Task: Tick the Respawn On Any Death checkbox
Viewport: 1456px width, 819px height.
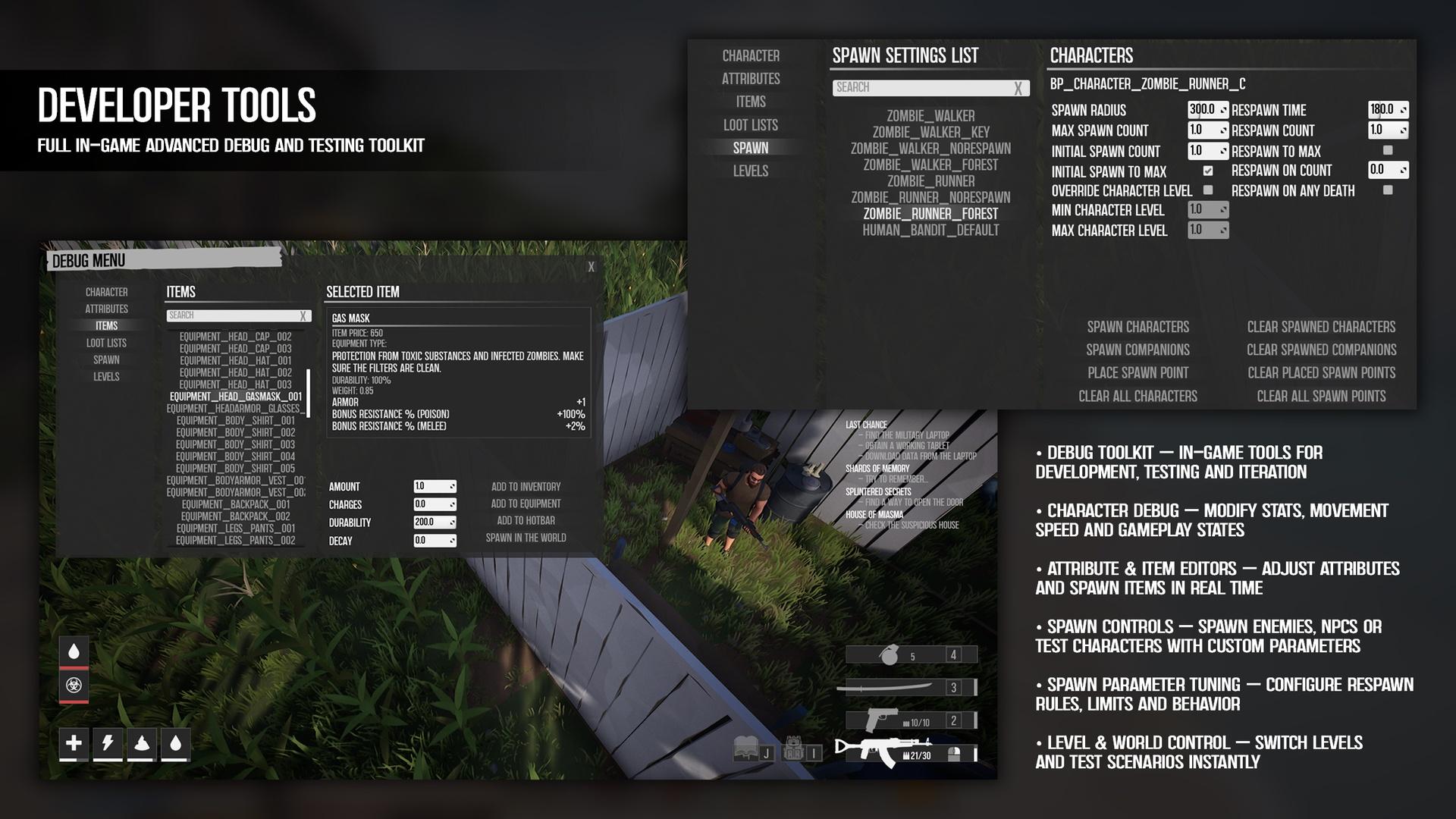Action: 1388,190
